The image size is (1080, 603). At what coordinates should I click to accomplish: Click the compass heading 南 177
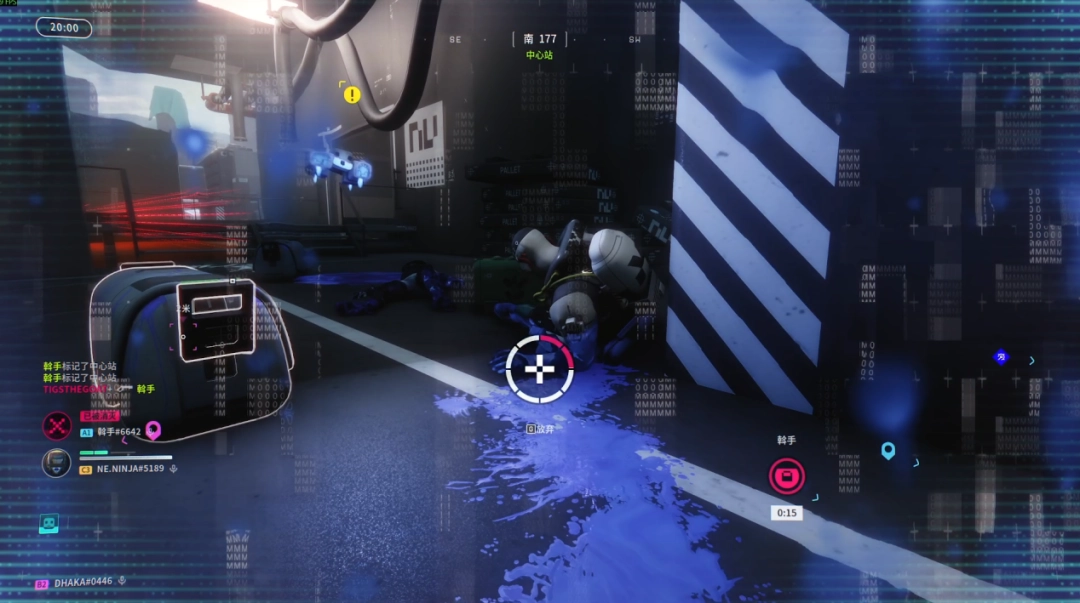click(x=539, y=39)
